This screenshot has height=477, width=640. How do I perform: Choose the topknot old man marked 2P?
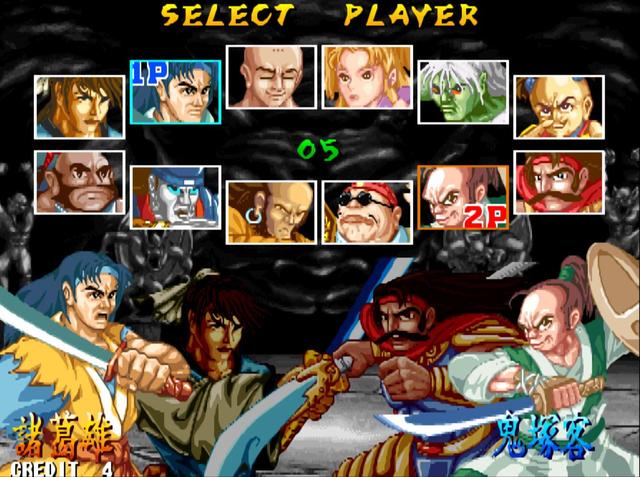(463, 197)
